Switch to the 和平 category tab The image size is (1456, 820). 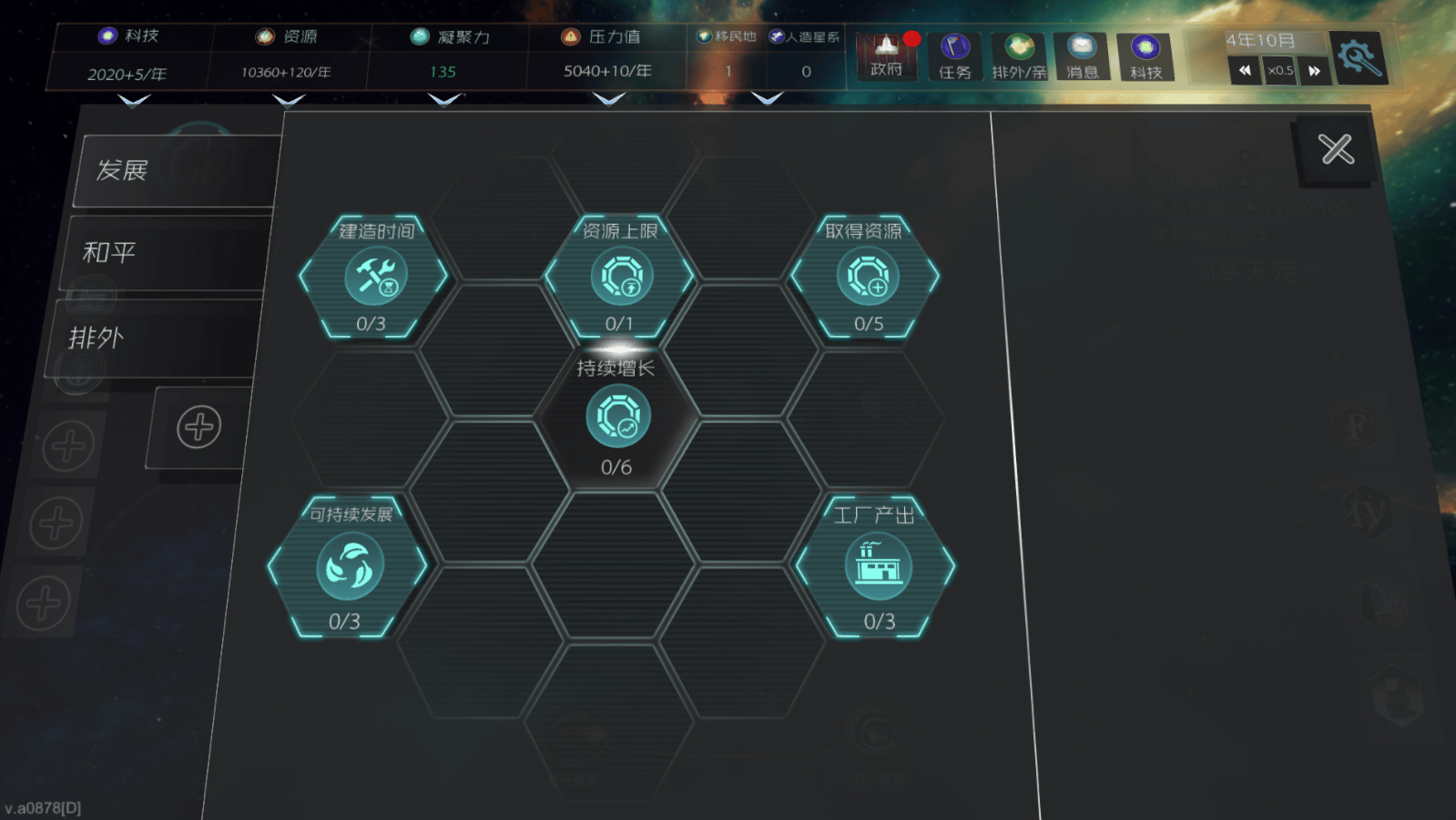pyautogui.click(x=164, y=252)
